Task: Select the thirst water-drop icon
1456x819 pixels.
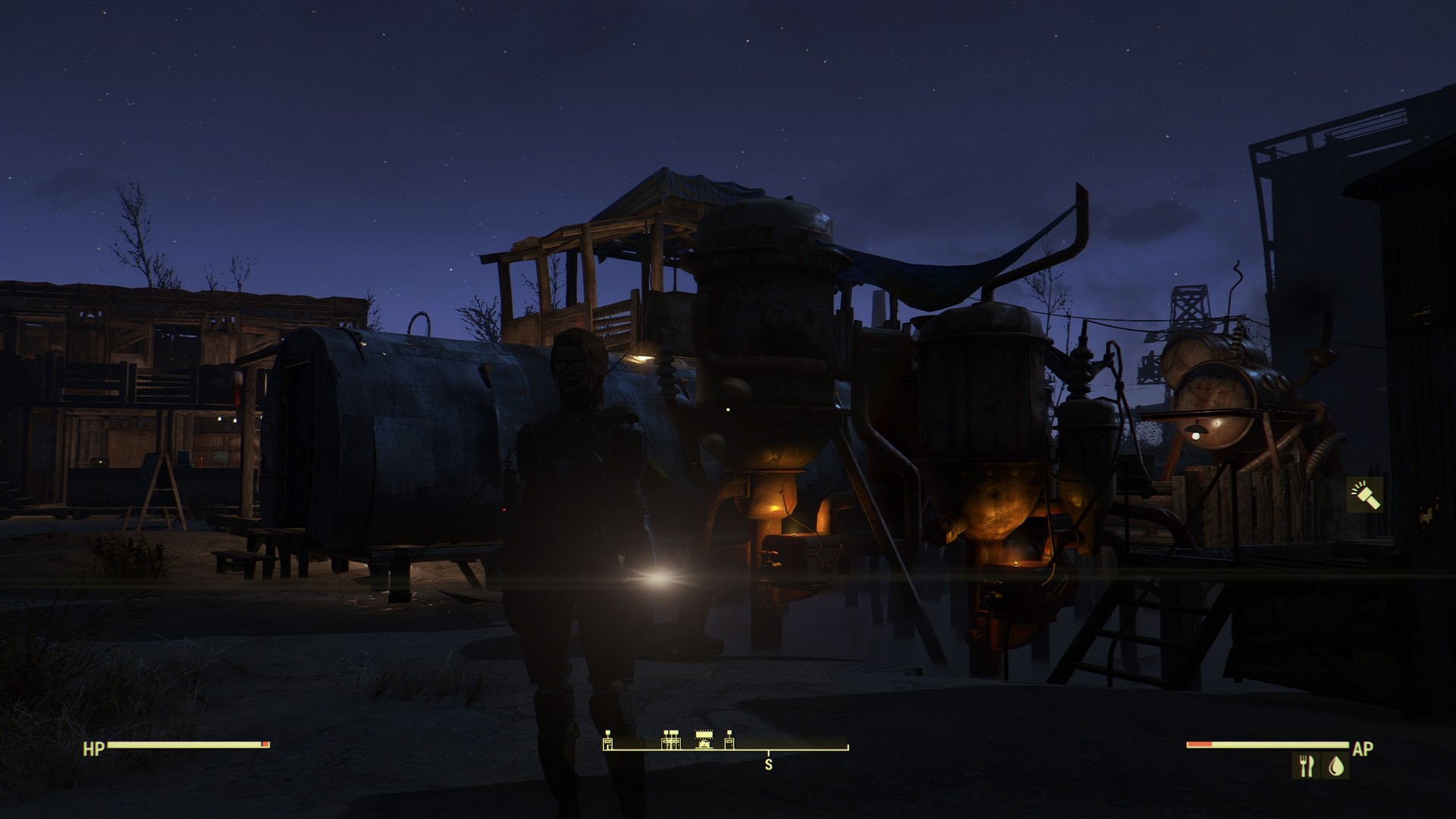Action: coord(1335,767)
